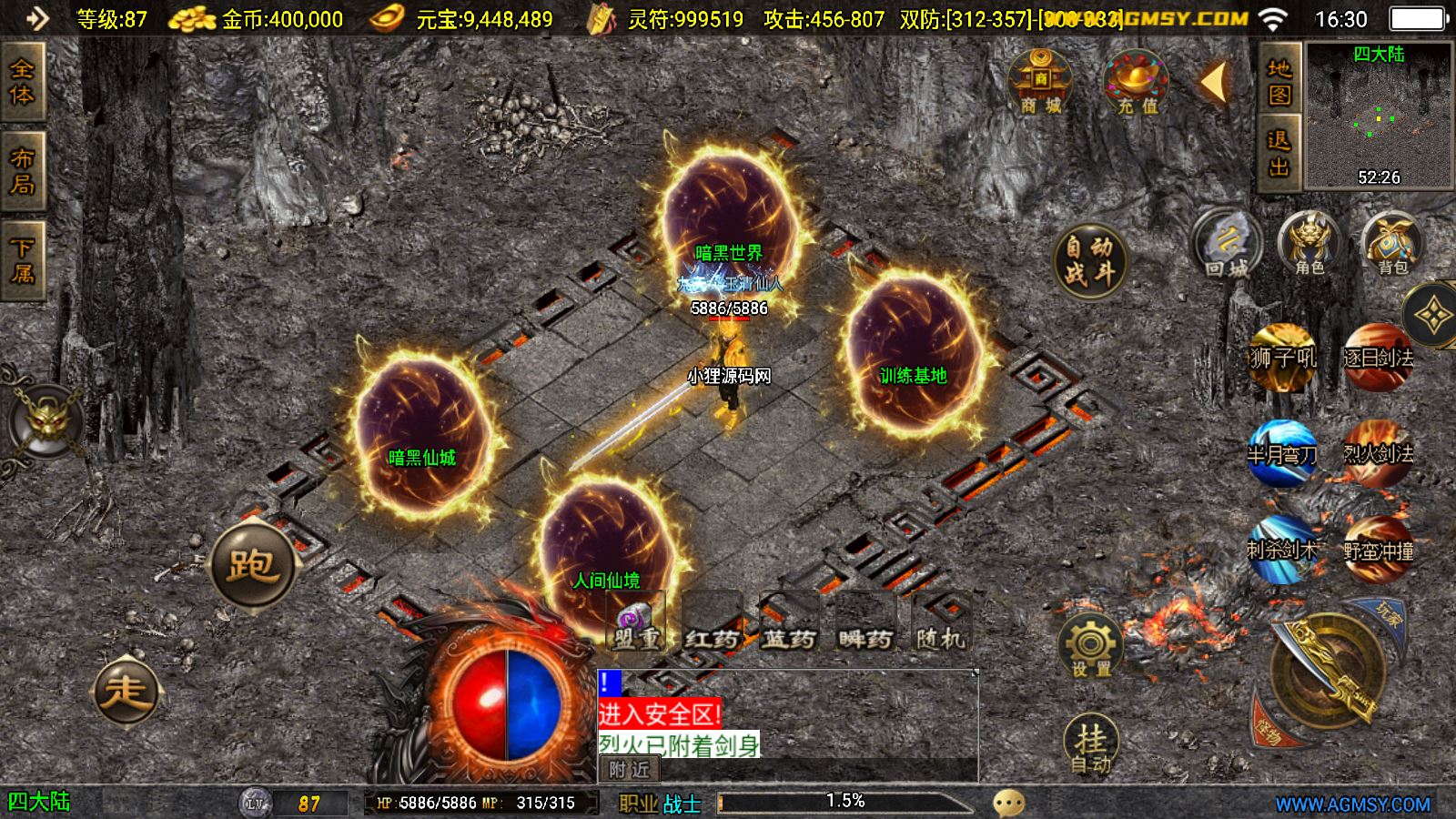
Task: Switch to 走 walk mode
Action: tap(126, 692)
